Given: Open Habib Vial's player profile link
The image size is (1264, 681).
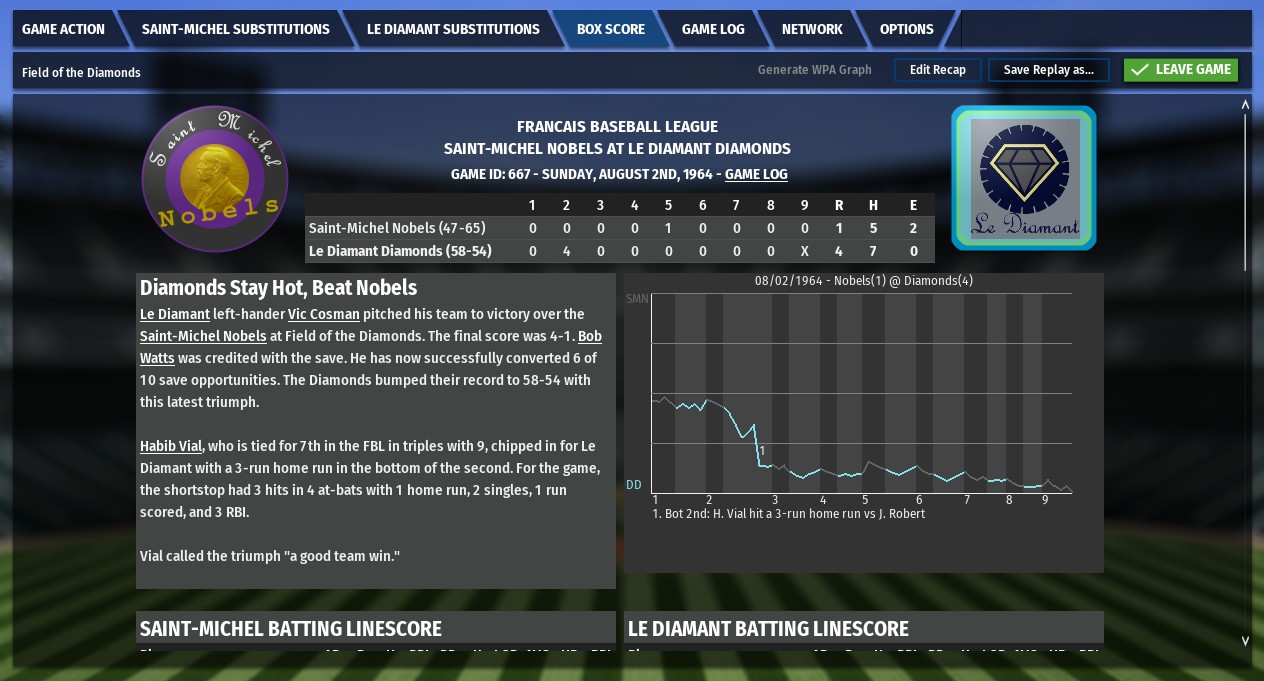Looking at the screenshot, I should (171, 446).
